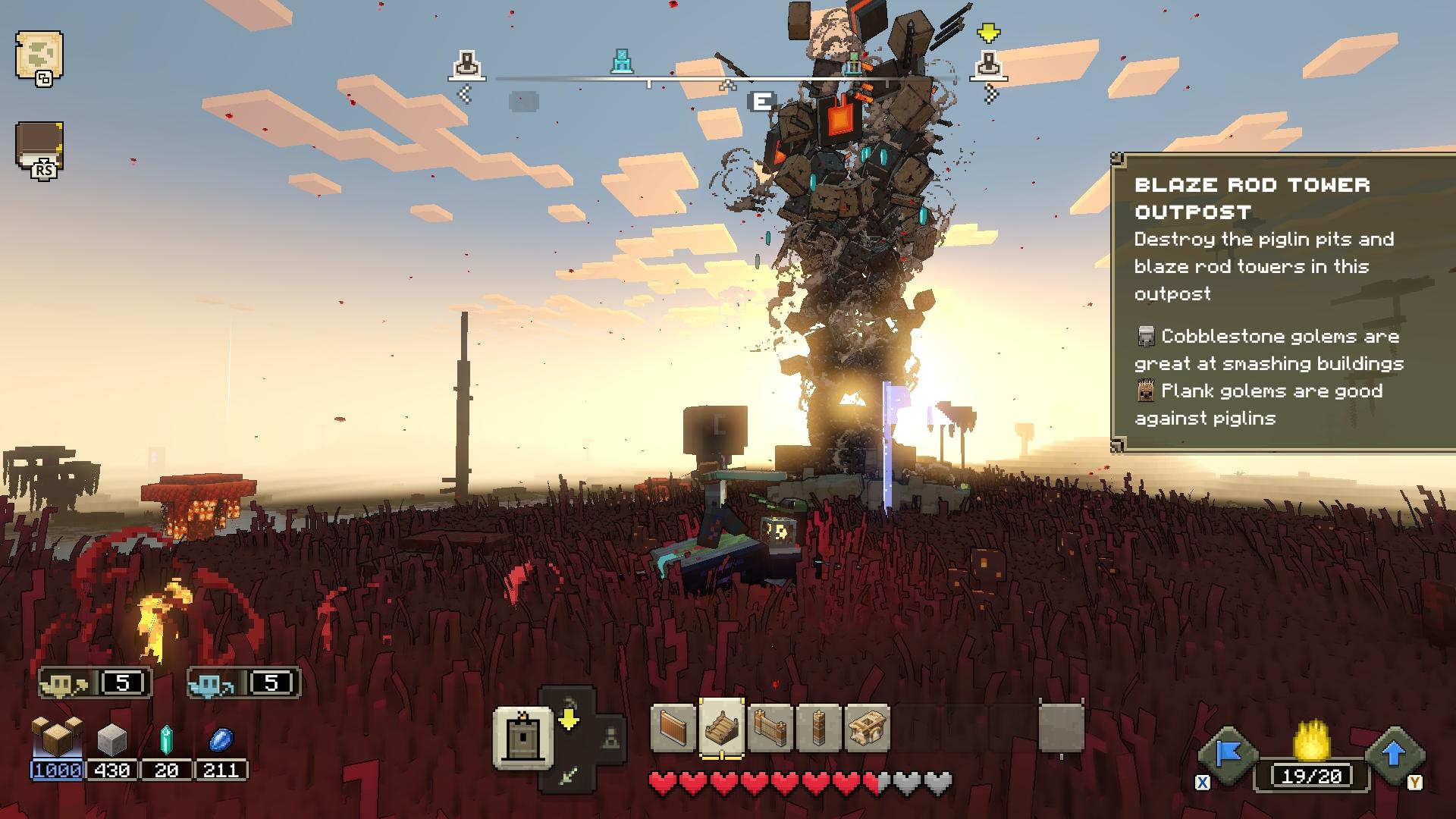Select the wooden wall hotbar slot

673,729
